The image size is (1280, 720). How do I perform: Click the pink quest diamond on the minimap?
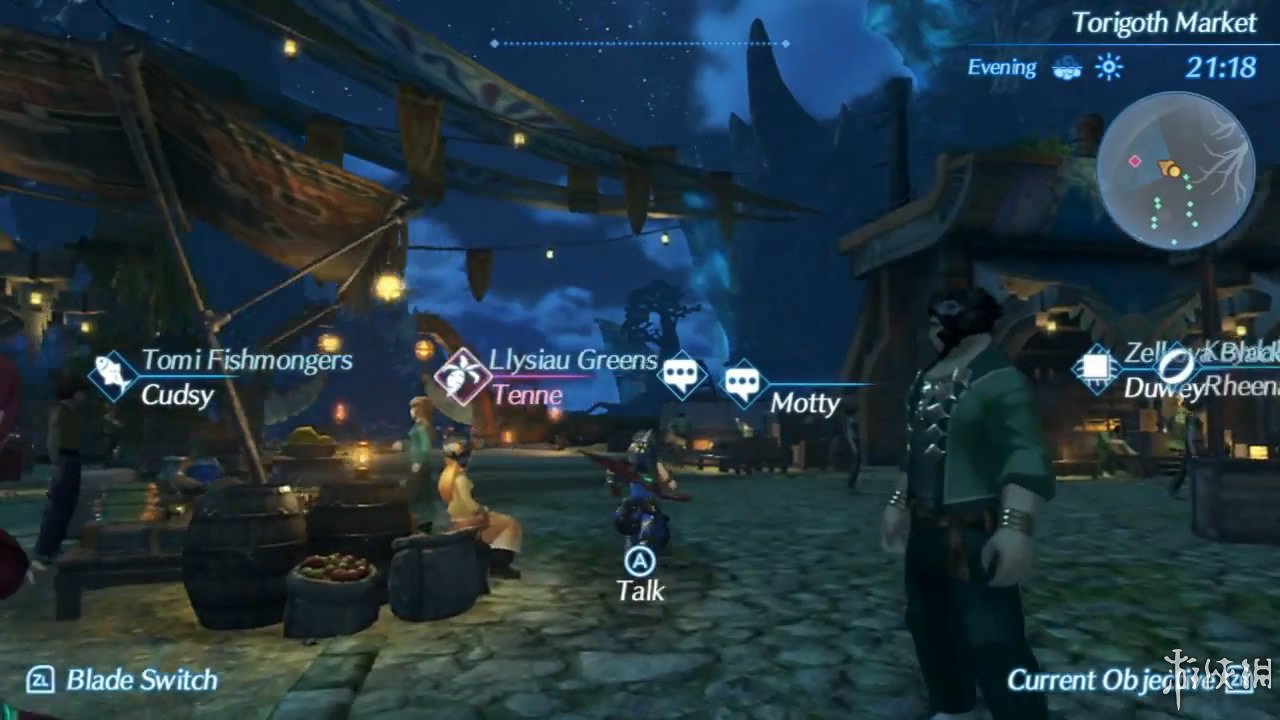[x=1135, y=161]
